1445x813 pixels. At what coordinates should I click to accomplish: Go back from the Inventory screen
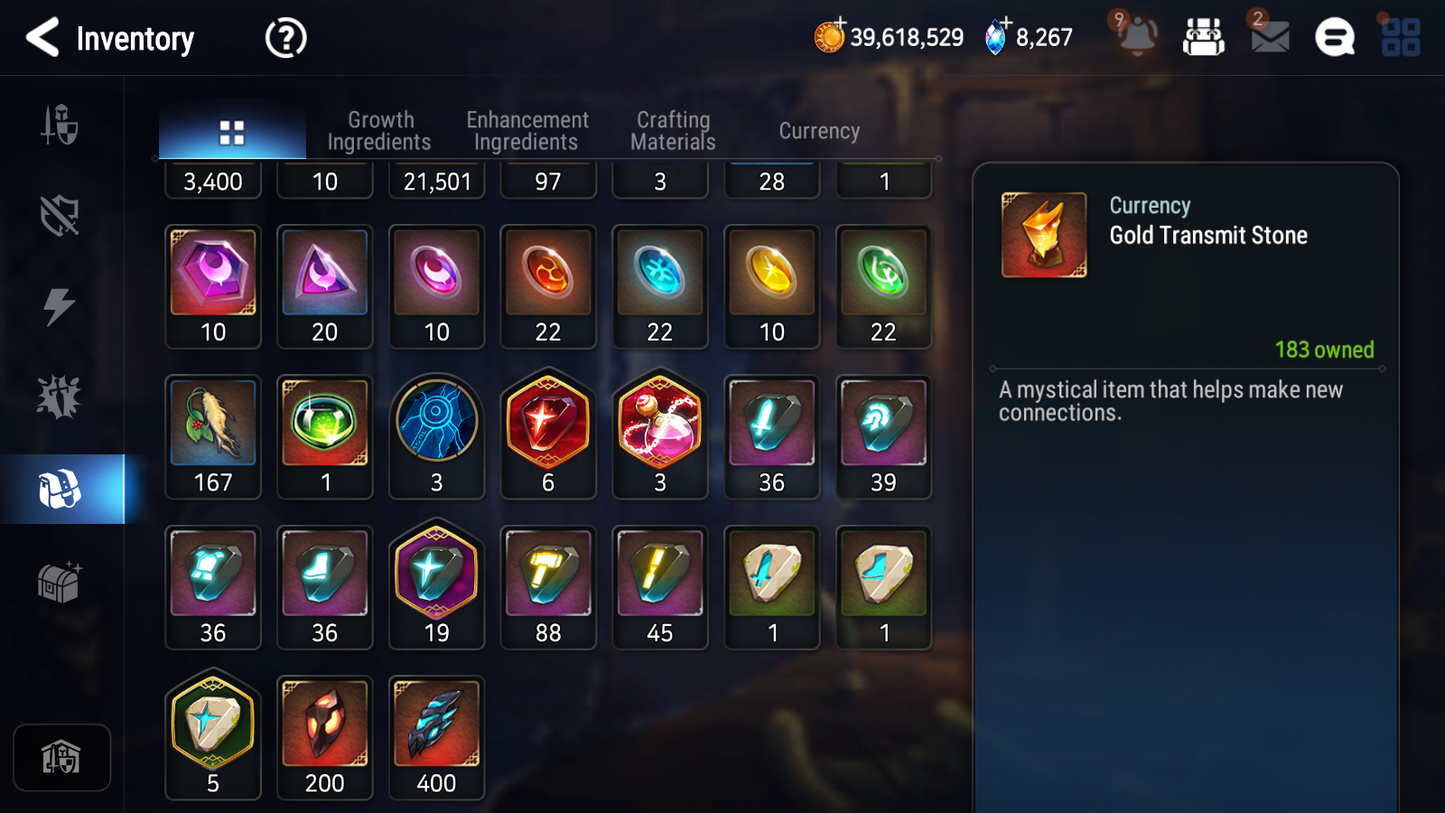tap(42, 38)
